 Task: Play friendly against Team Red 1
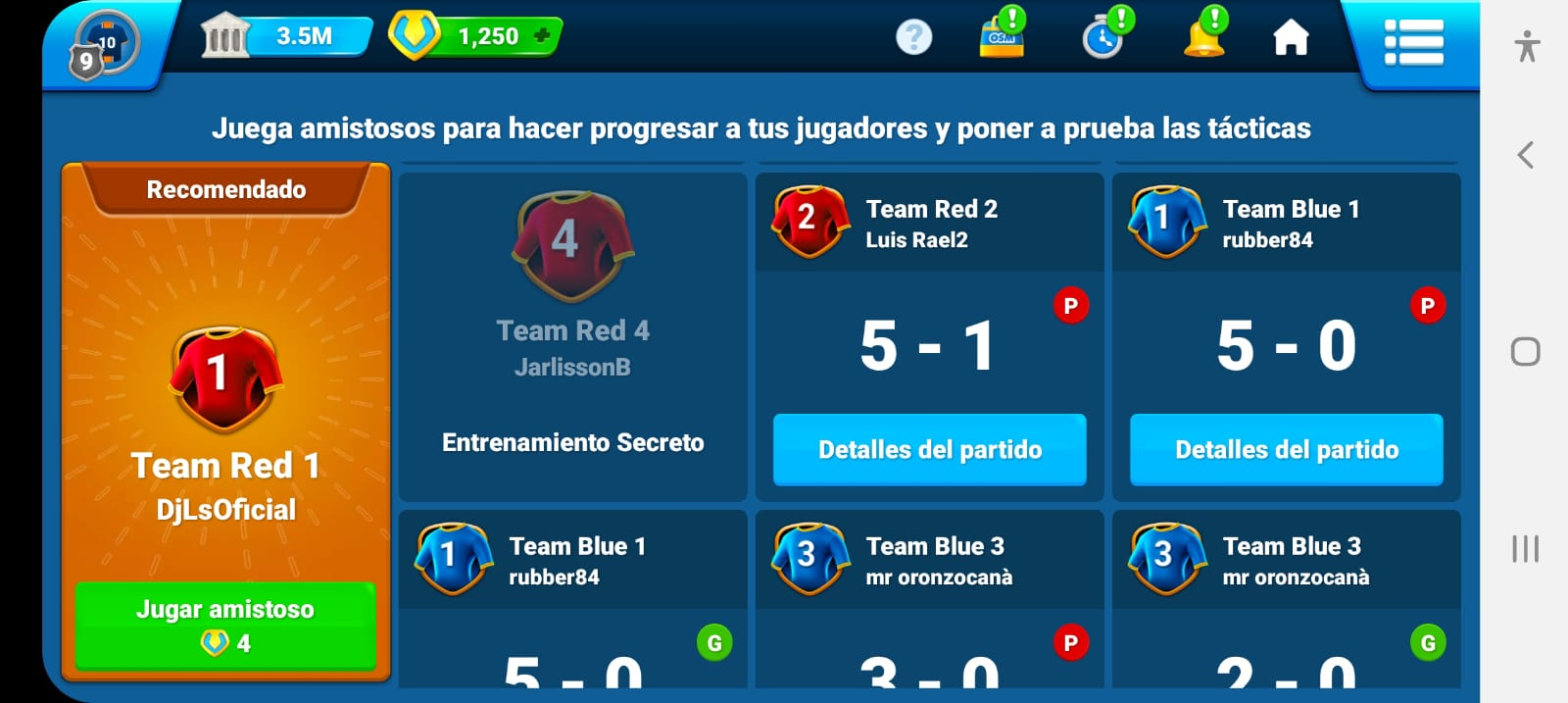(x=225, y=626)
